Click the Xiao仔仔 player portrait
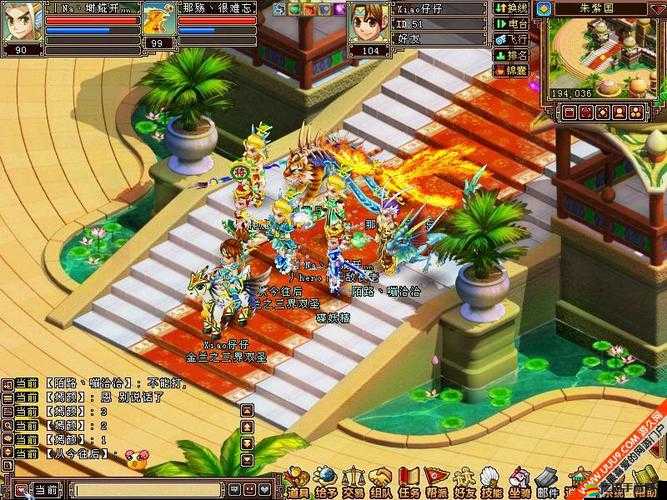This screenshot has height=500, width=667. tap(368, 22)
